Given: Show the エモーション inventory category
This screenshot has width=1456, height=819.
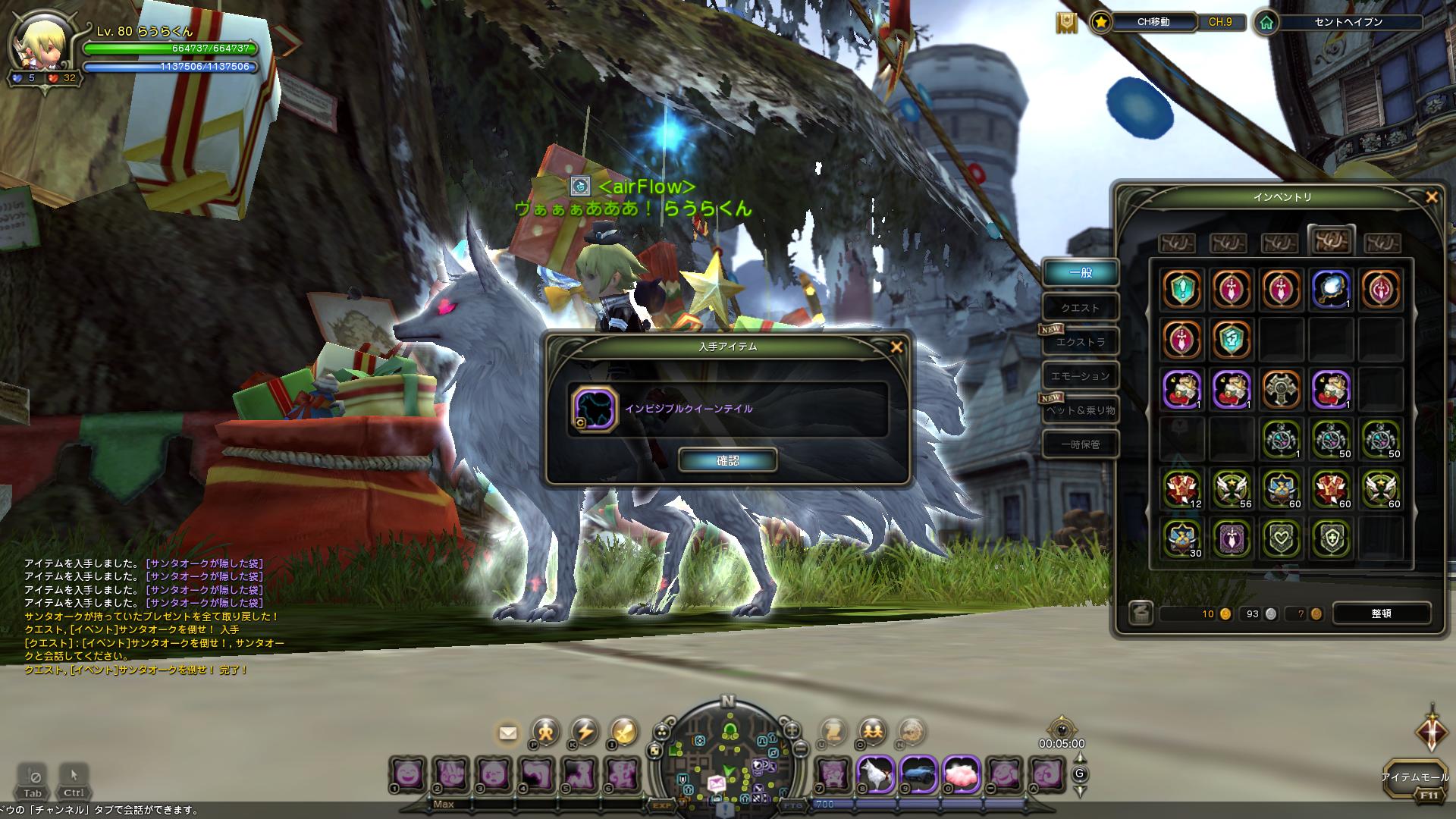Looking at the screenshot, I should (x=1080, y=376).
